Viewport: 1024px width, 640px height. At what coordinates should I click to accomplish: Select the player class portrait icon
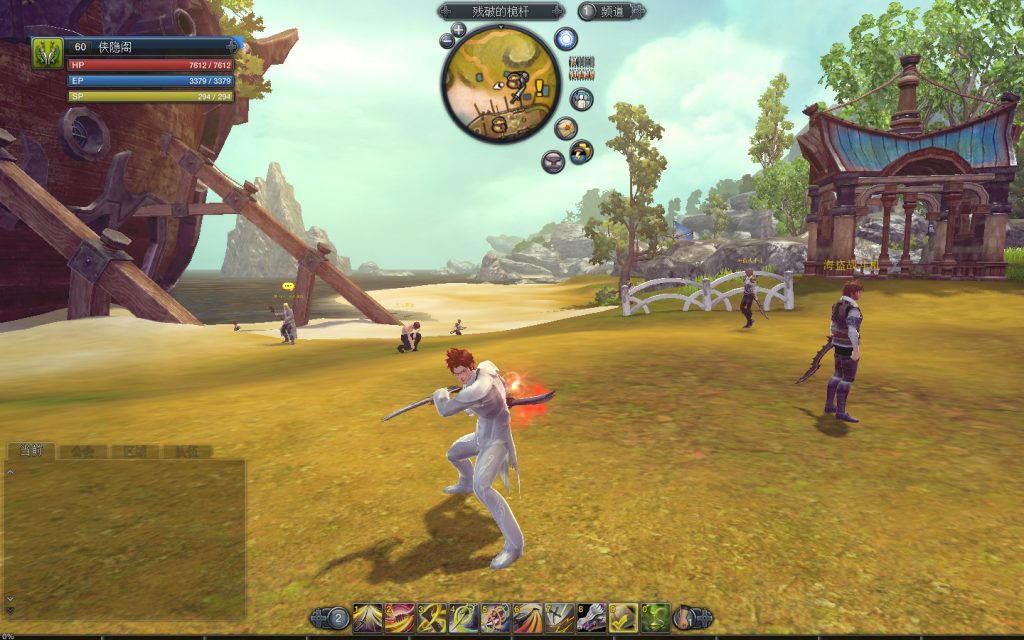(47, 52)
